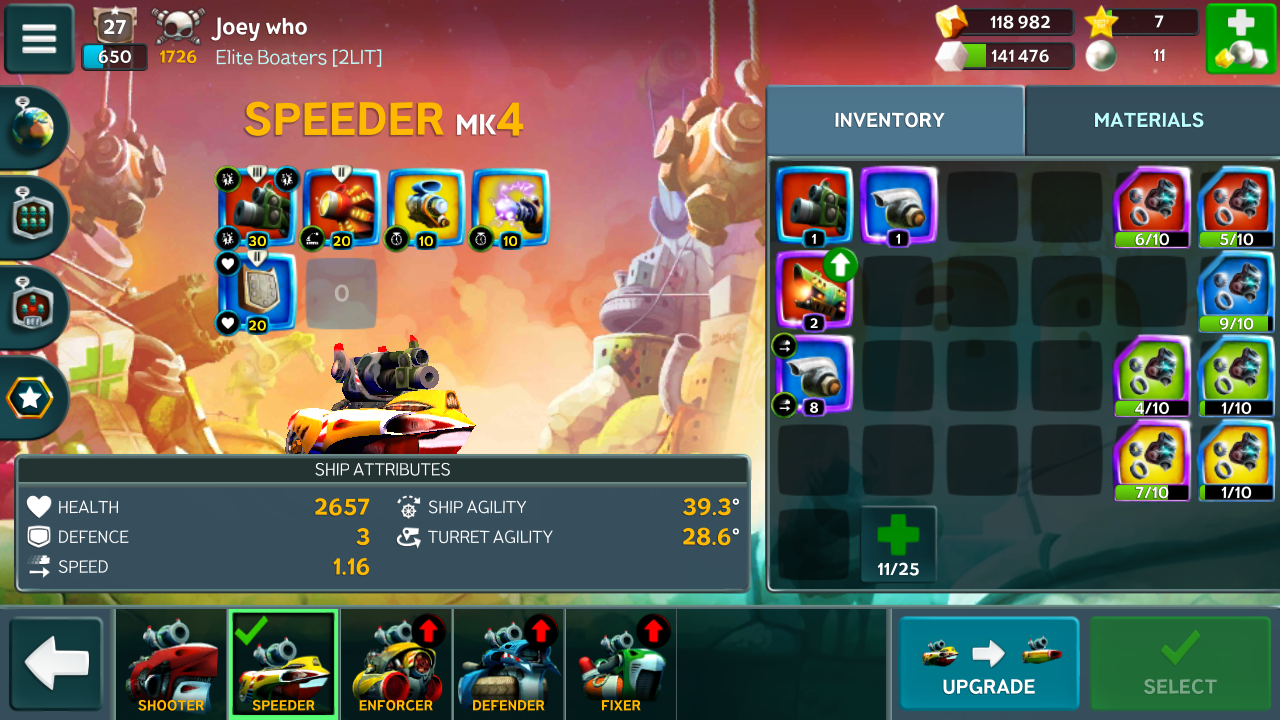Open the globe icon on the sidebar
1280x720 pixels.
[35, 128]
